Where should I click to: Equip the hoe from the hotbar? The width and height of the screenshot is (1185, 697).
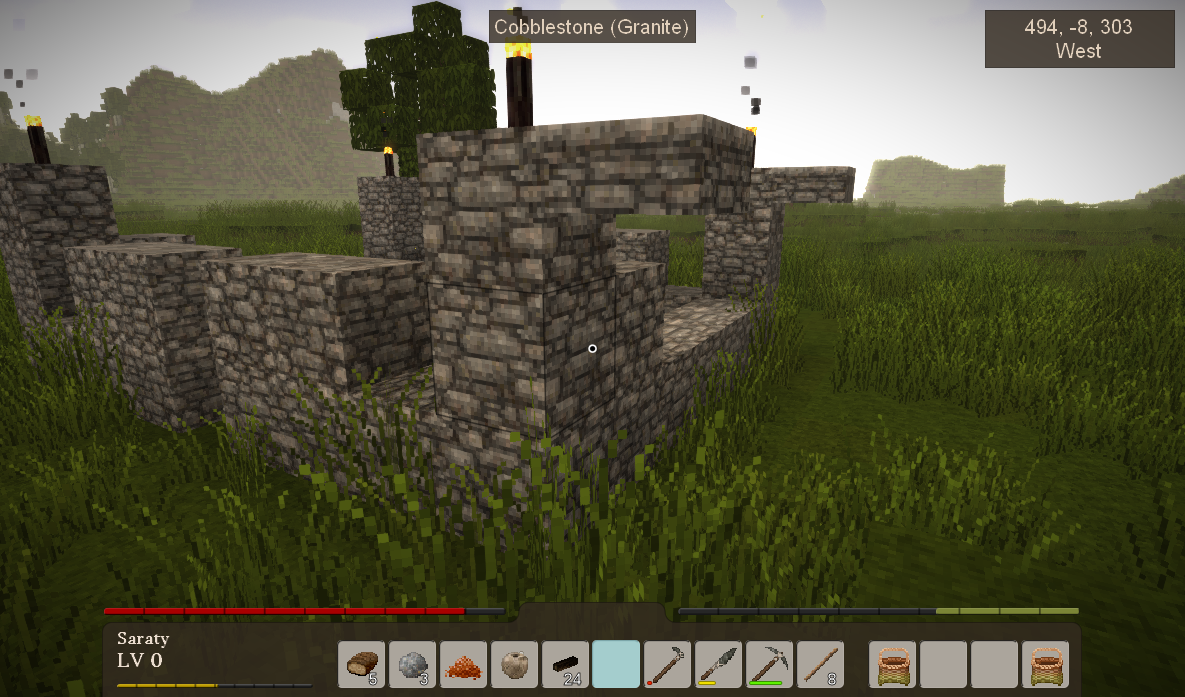[667, 664]
